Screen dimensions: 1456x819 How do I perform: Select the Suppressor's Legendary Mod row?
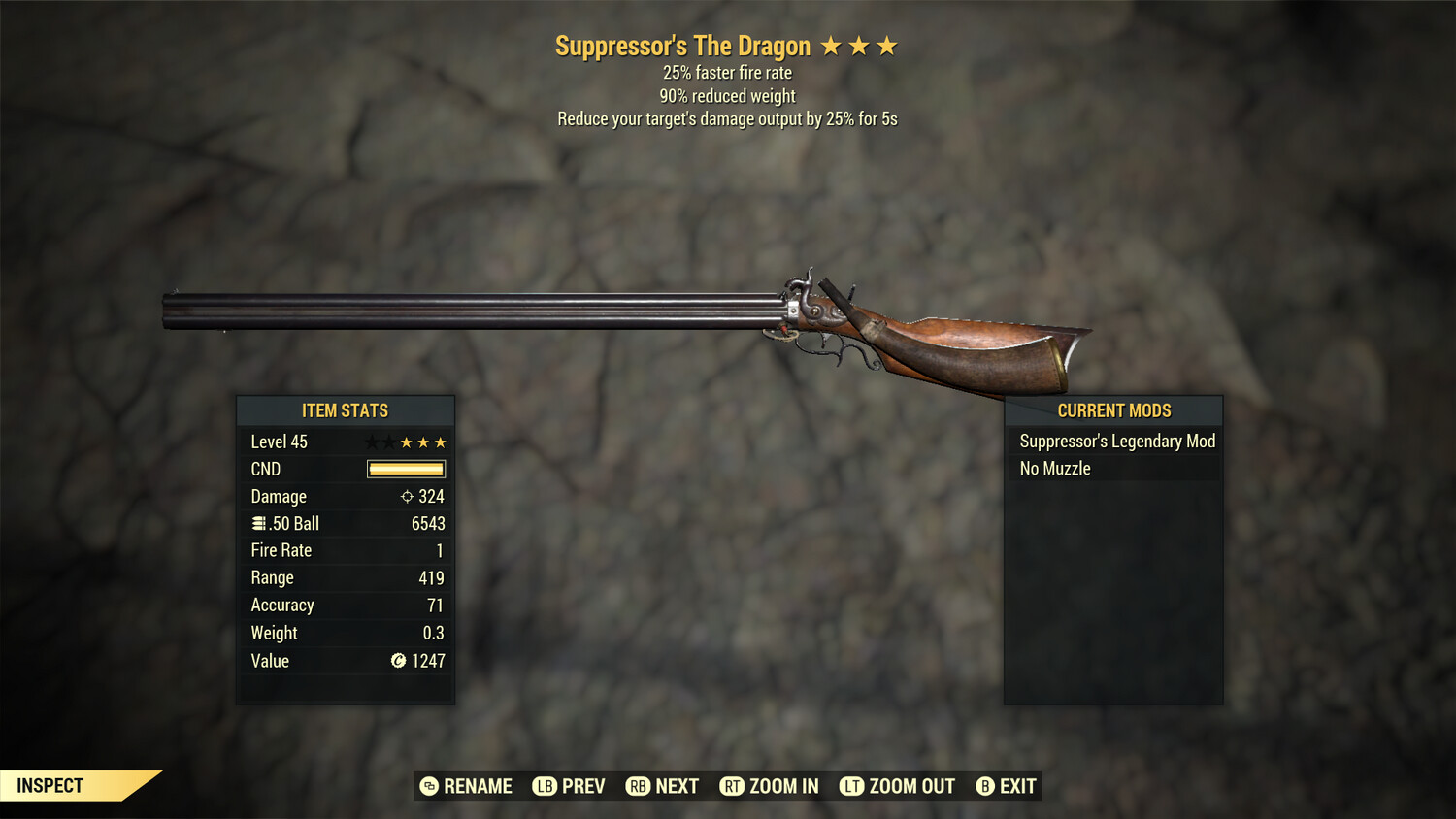[x=1116, y=442]
